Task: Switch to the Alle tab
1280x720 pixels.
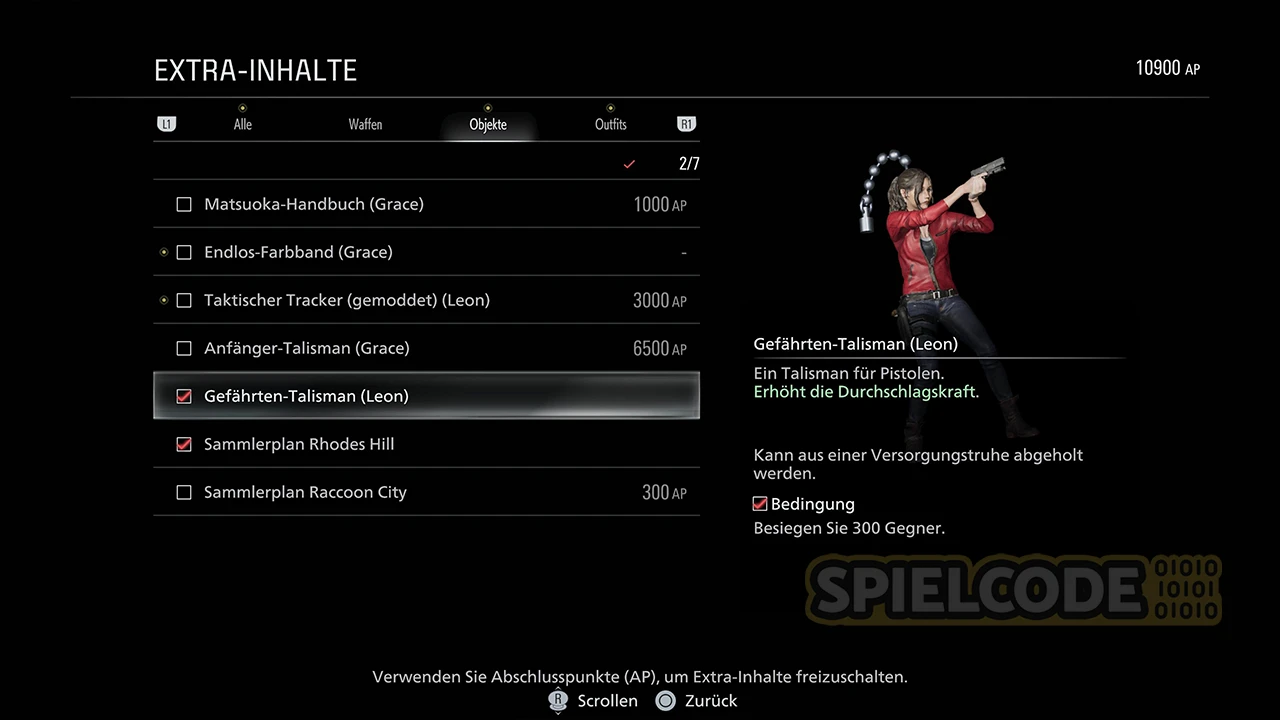Action: point(243,125)
